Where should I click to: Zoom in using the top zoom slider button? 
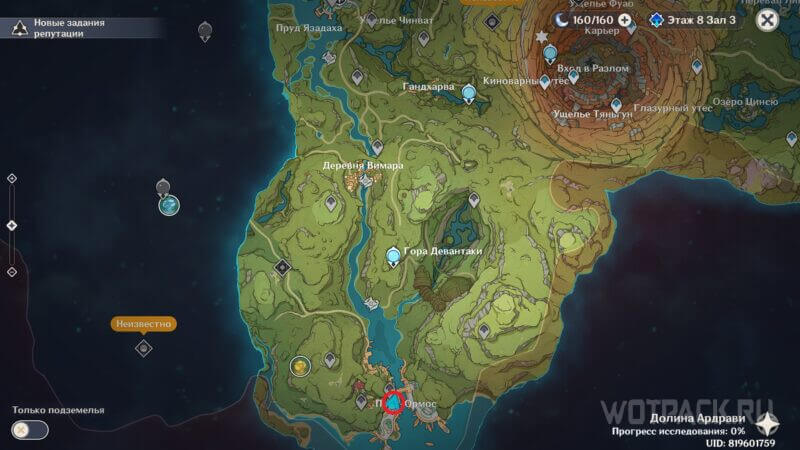tap(11, 178)
